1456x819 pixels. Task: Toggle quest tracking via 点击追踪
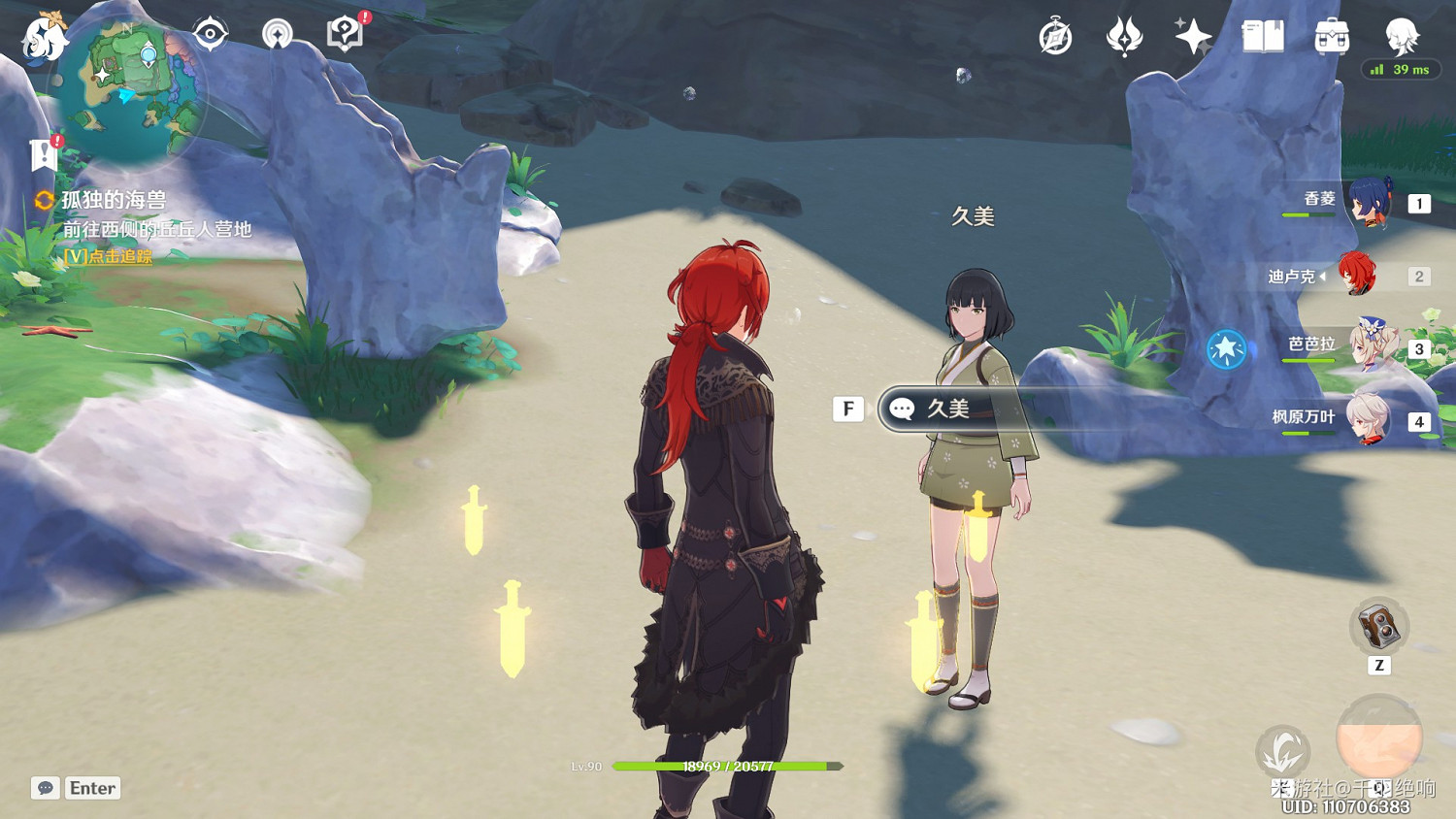point(107,256)
